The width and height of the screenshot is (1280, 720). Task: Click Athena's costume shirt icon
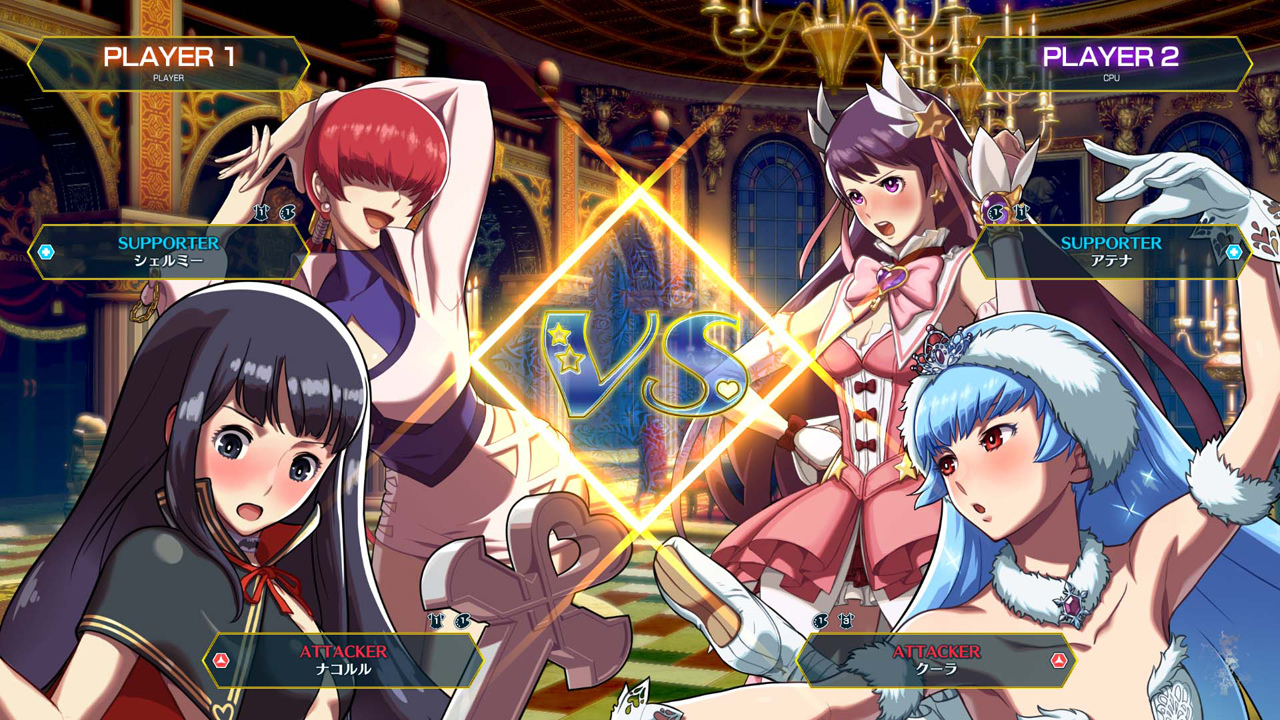tap(1022, 213)
